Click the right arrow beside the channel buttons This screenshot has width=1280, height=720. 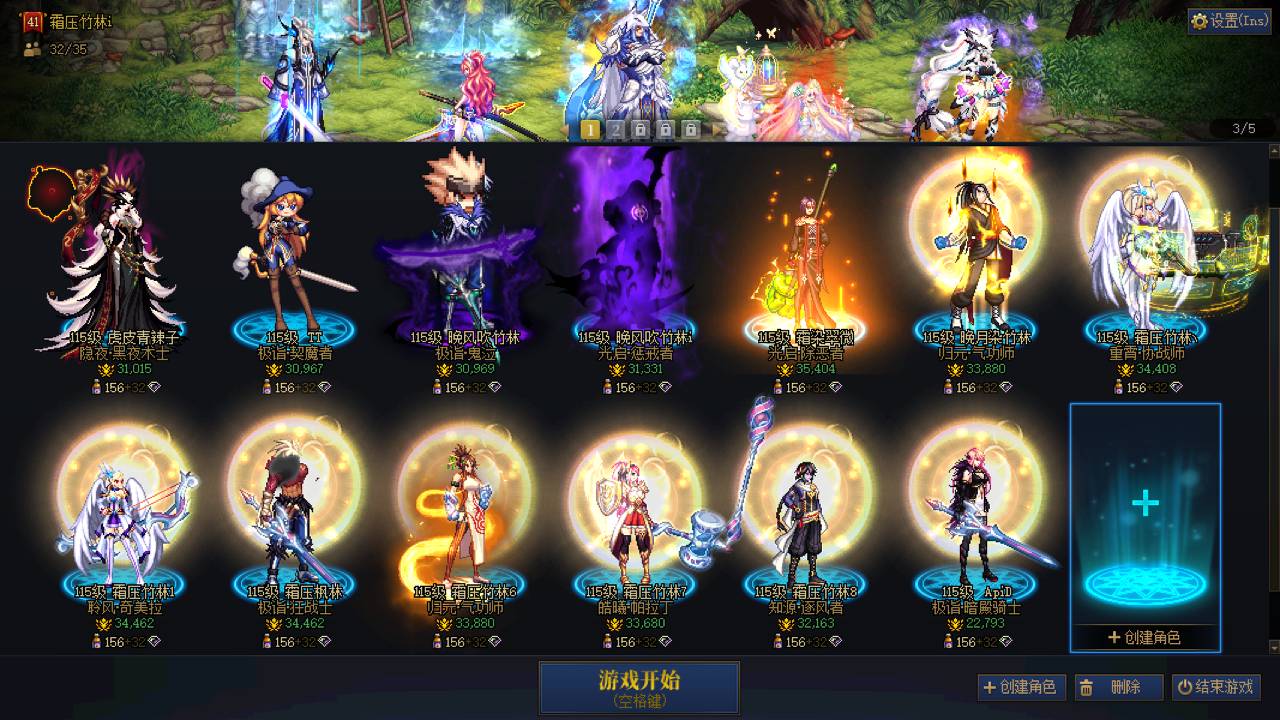[719, 129]
